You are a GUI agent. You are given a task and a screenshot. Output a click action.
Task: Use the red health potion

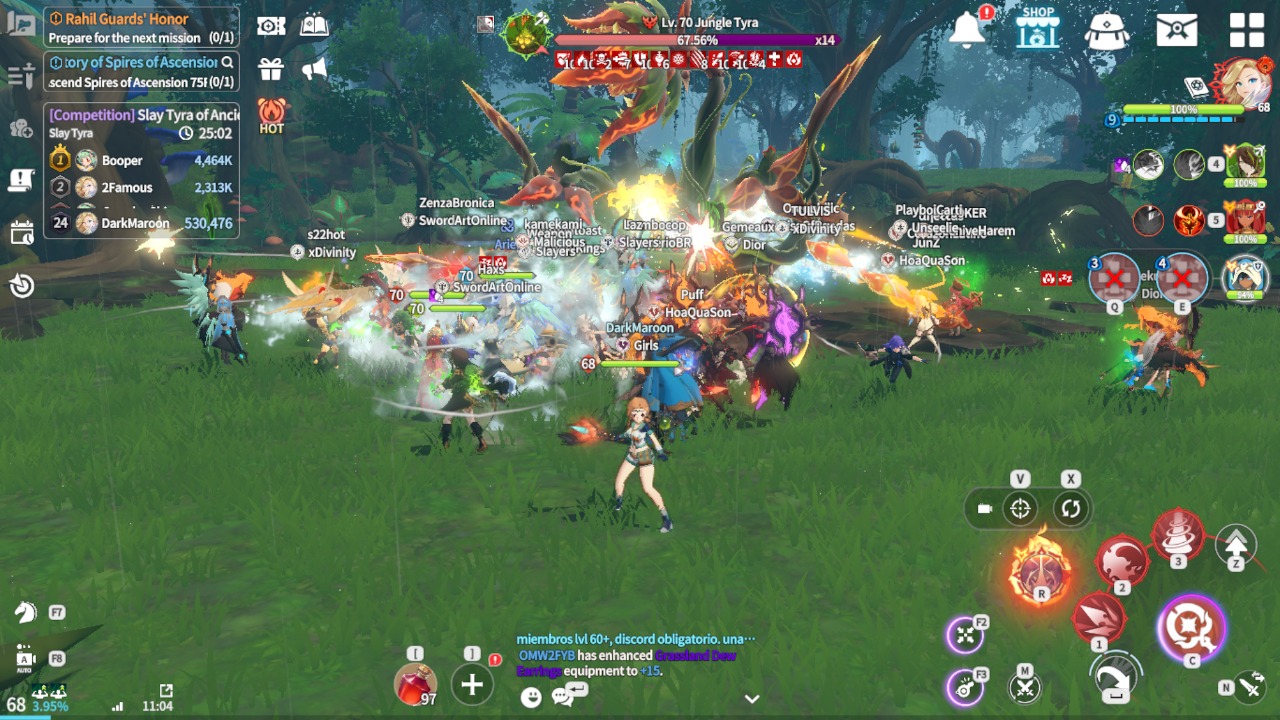pos(415,685)
